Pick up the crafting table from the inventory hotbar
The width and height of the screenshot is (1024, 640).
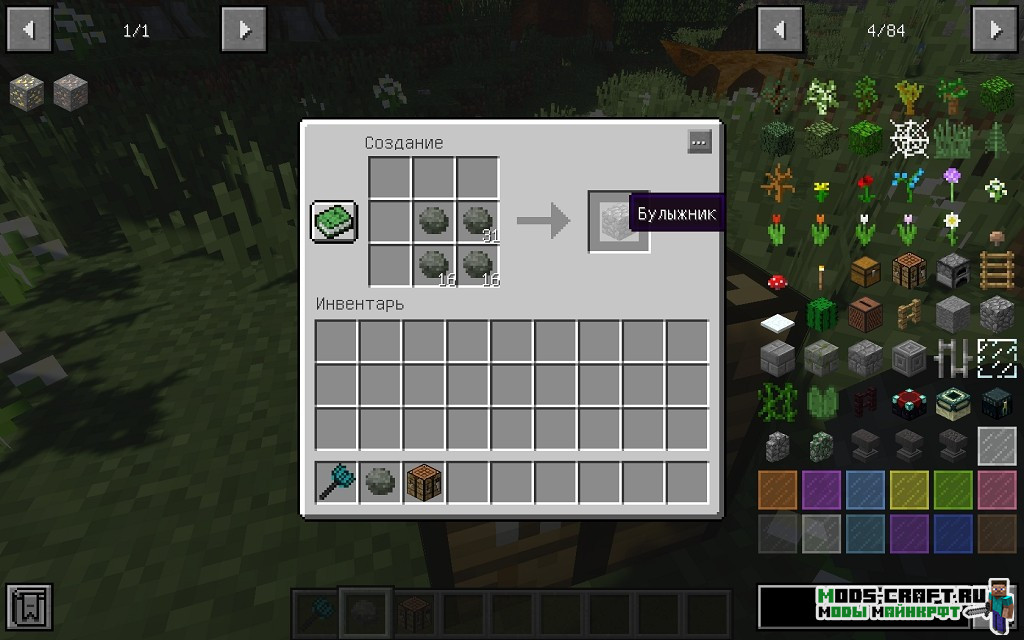(424, 483)
